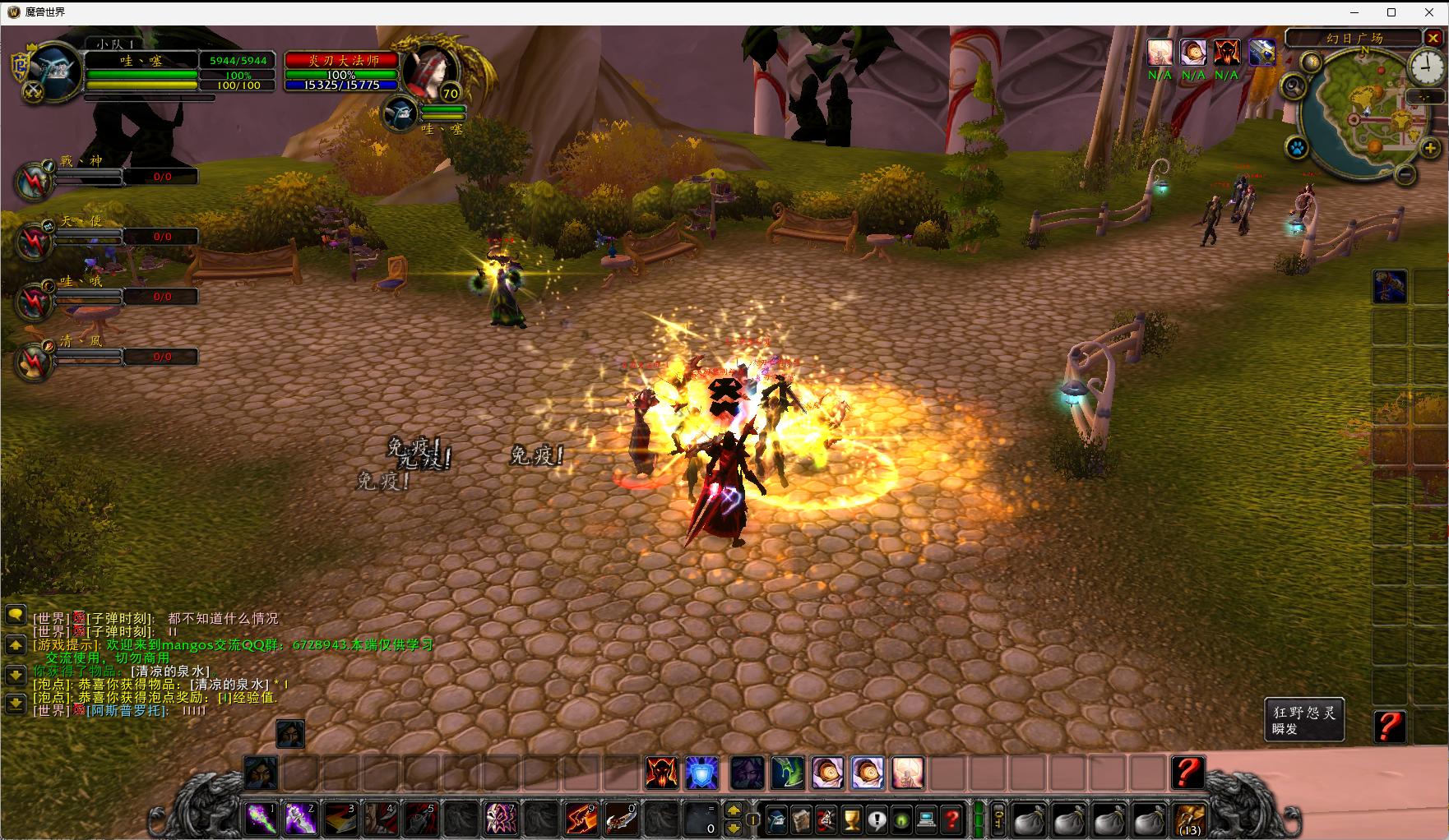Open the golden trophy micro menu button
The width and height of the screenshot is (1449, 840).
coord(852,819)
